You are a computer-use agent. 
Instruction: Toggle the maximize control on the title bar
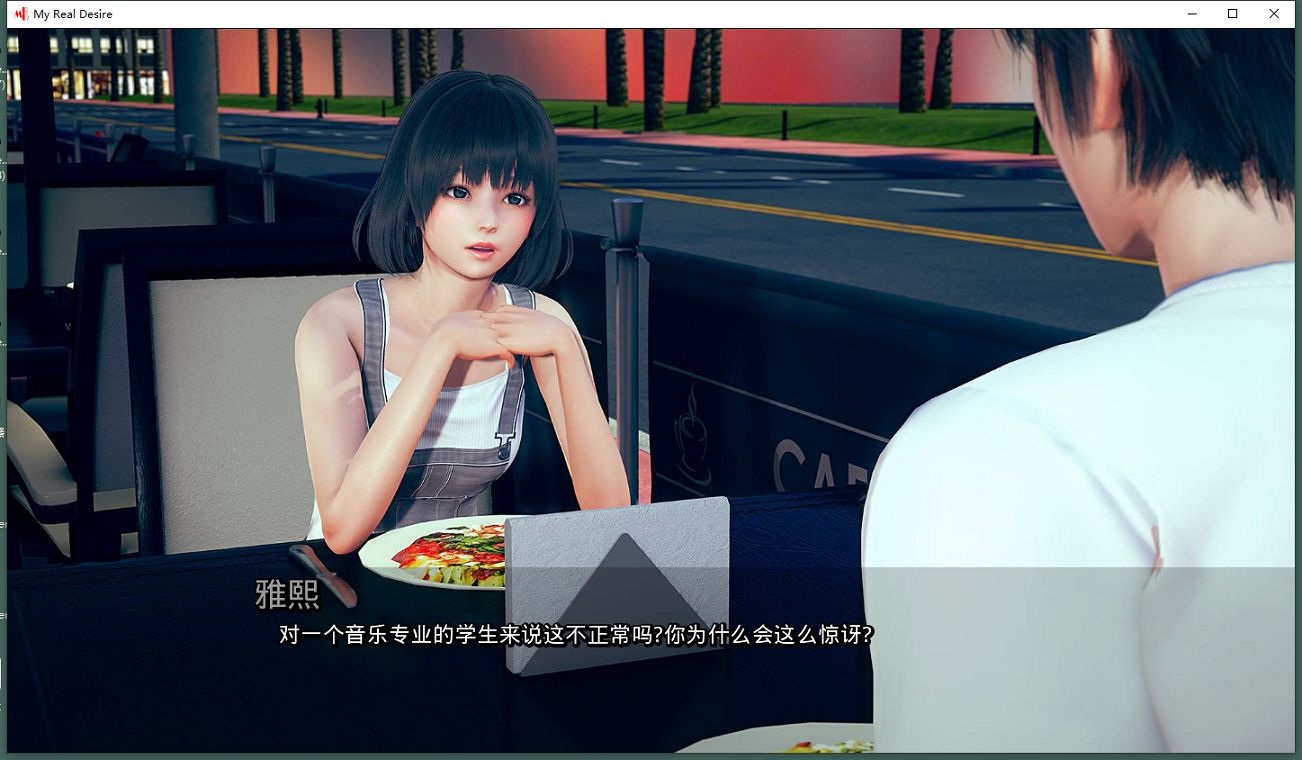click(1232, 13)
